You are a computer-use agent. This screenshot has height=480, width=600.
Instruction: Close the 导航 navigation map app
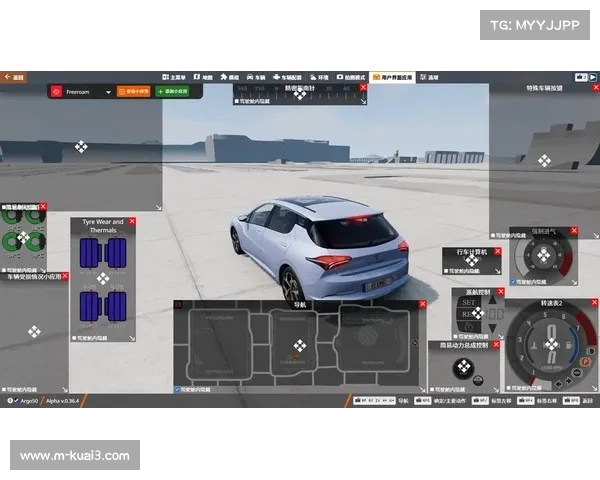coord(421,303)
